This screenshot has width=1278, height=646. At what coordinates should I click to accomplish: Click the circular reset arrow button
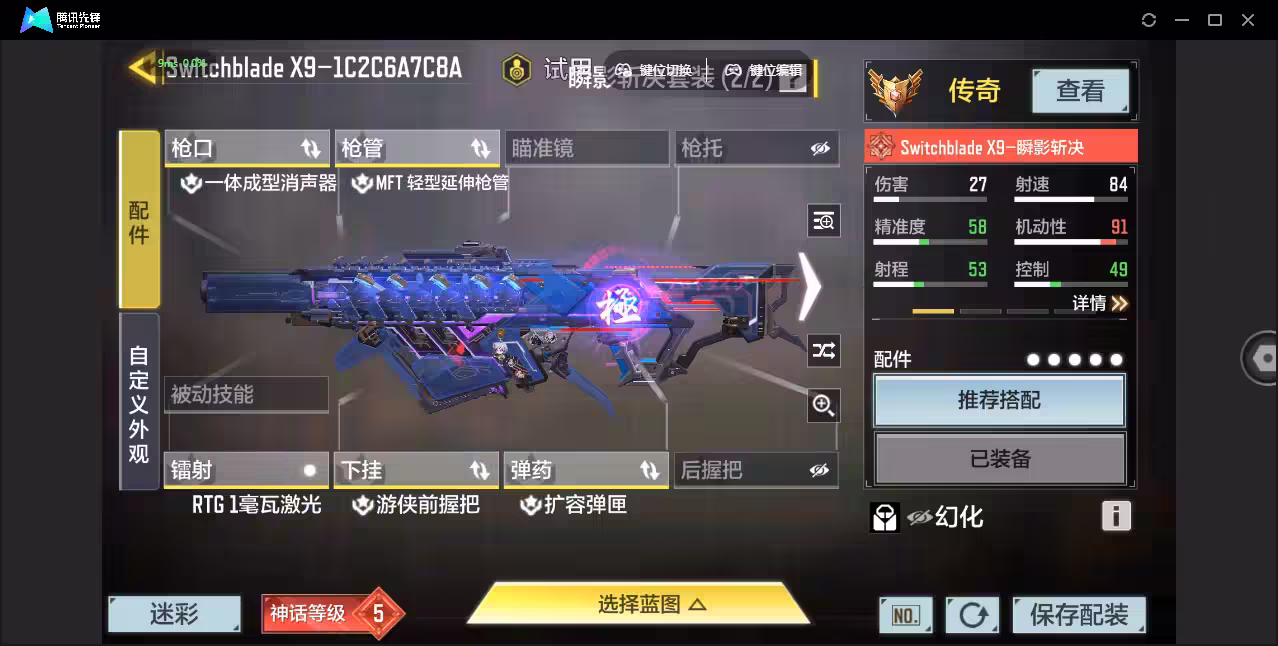[x=972, y=615]
